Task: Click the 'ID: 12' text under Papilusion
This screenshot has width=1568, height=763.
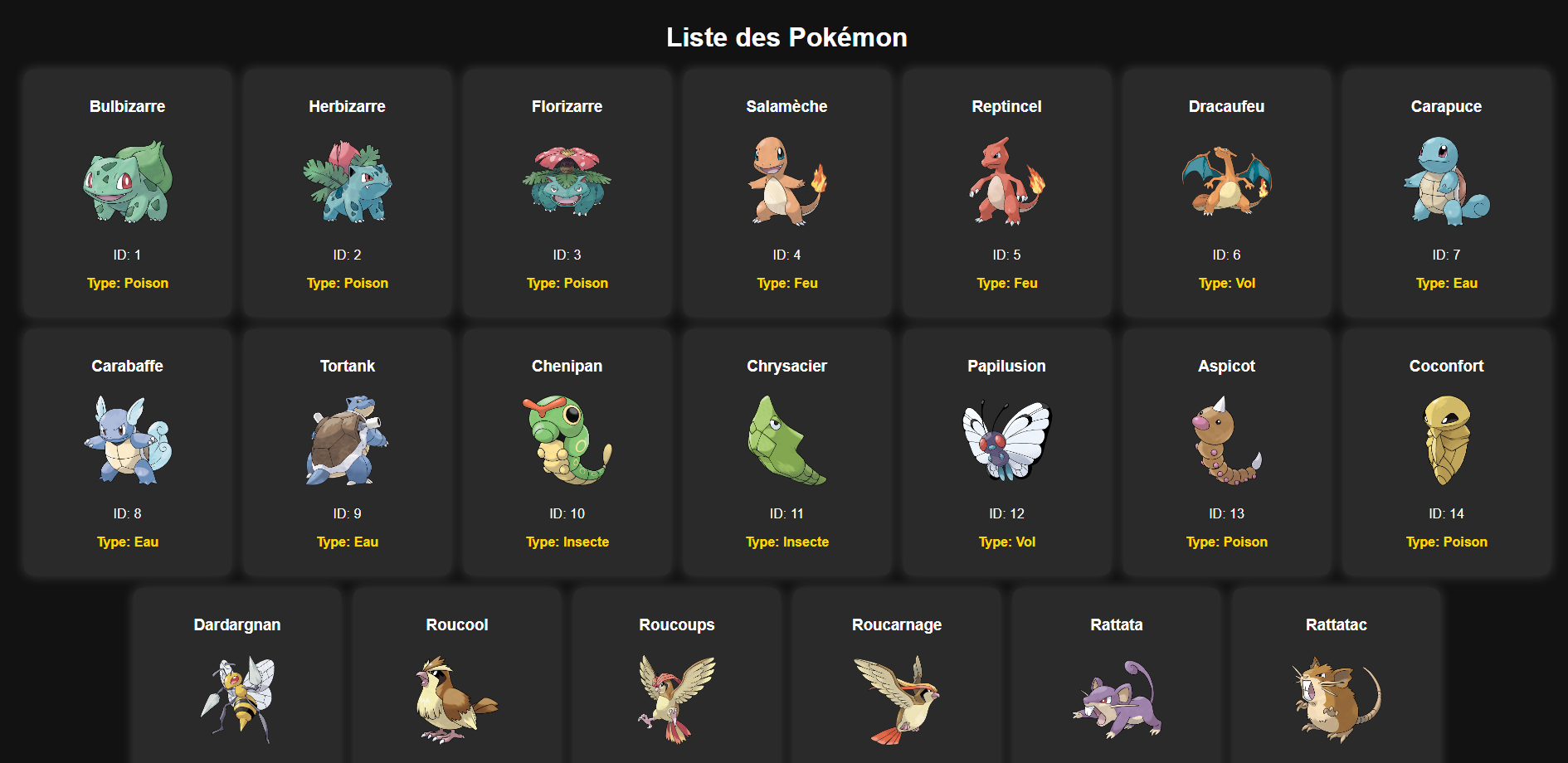Action: 1006,513
